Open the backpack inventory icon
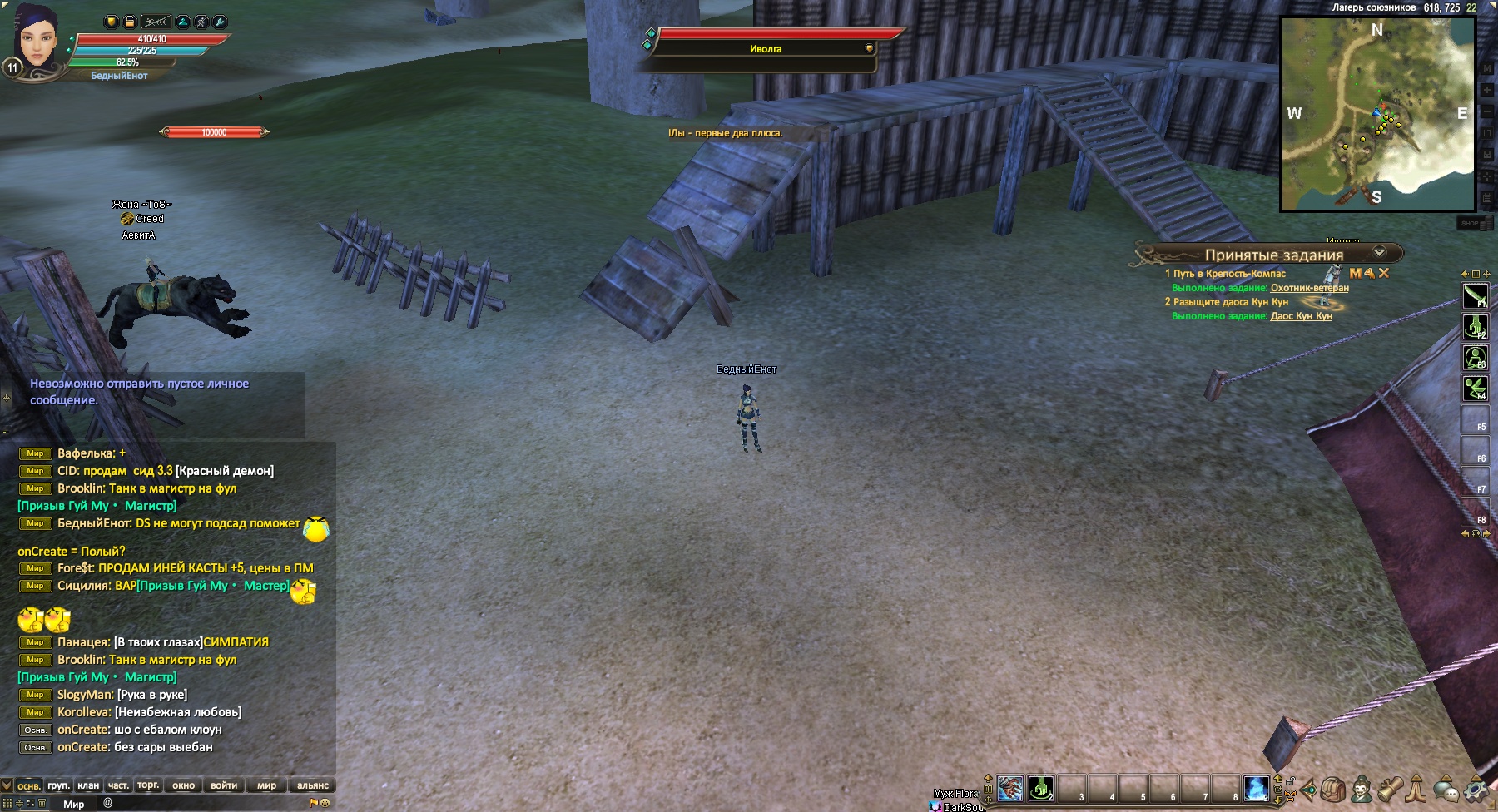This screenshot has width=1498, height=812. click(1333, 789)
